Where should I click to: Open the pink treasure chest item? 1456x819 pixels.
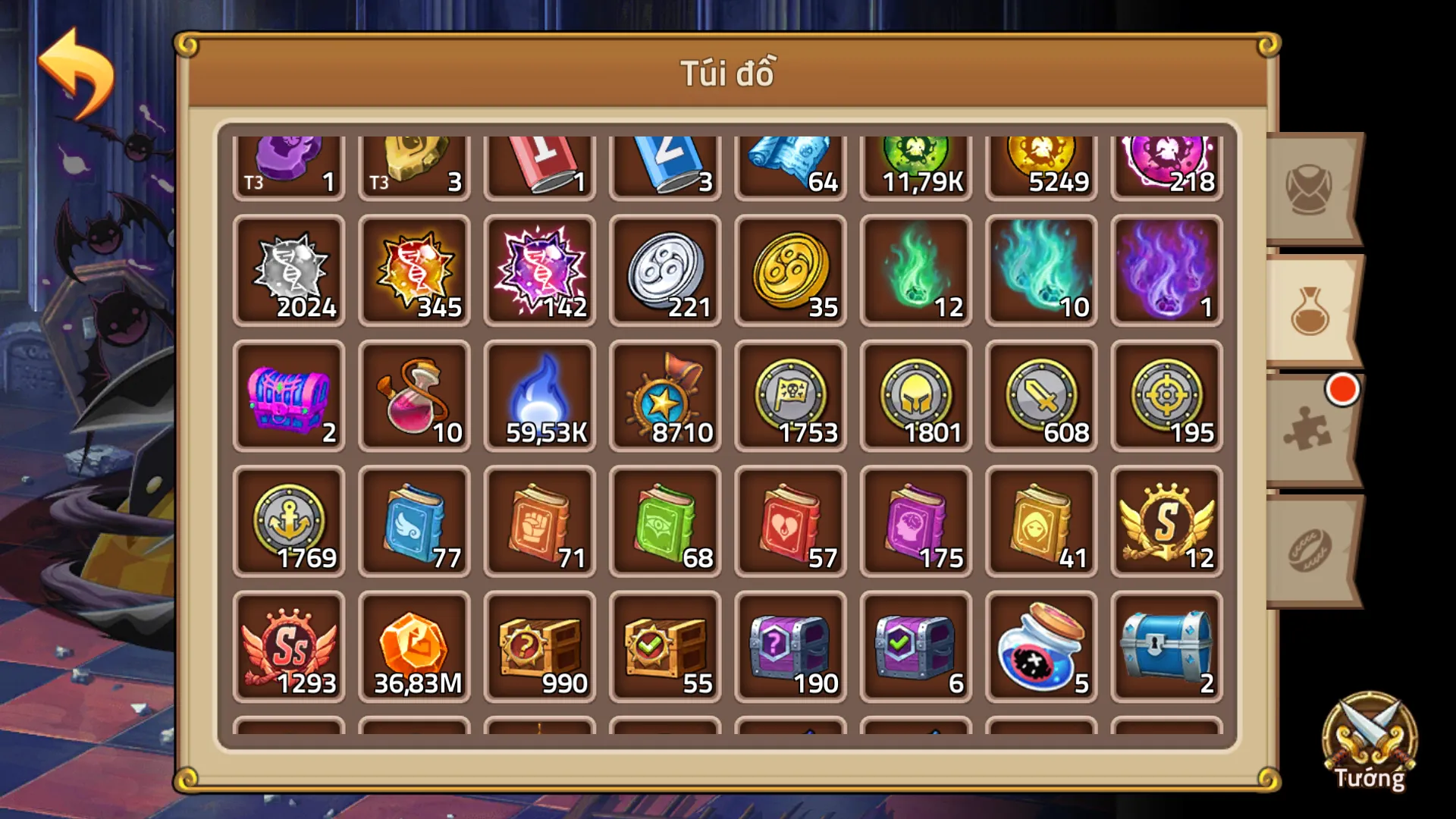(x=288, y=397)
